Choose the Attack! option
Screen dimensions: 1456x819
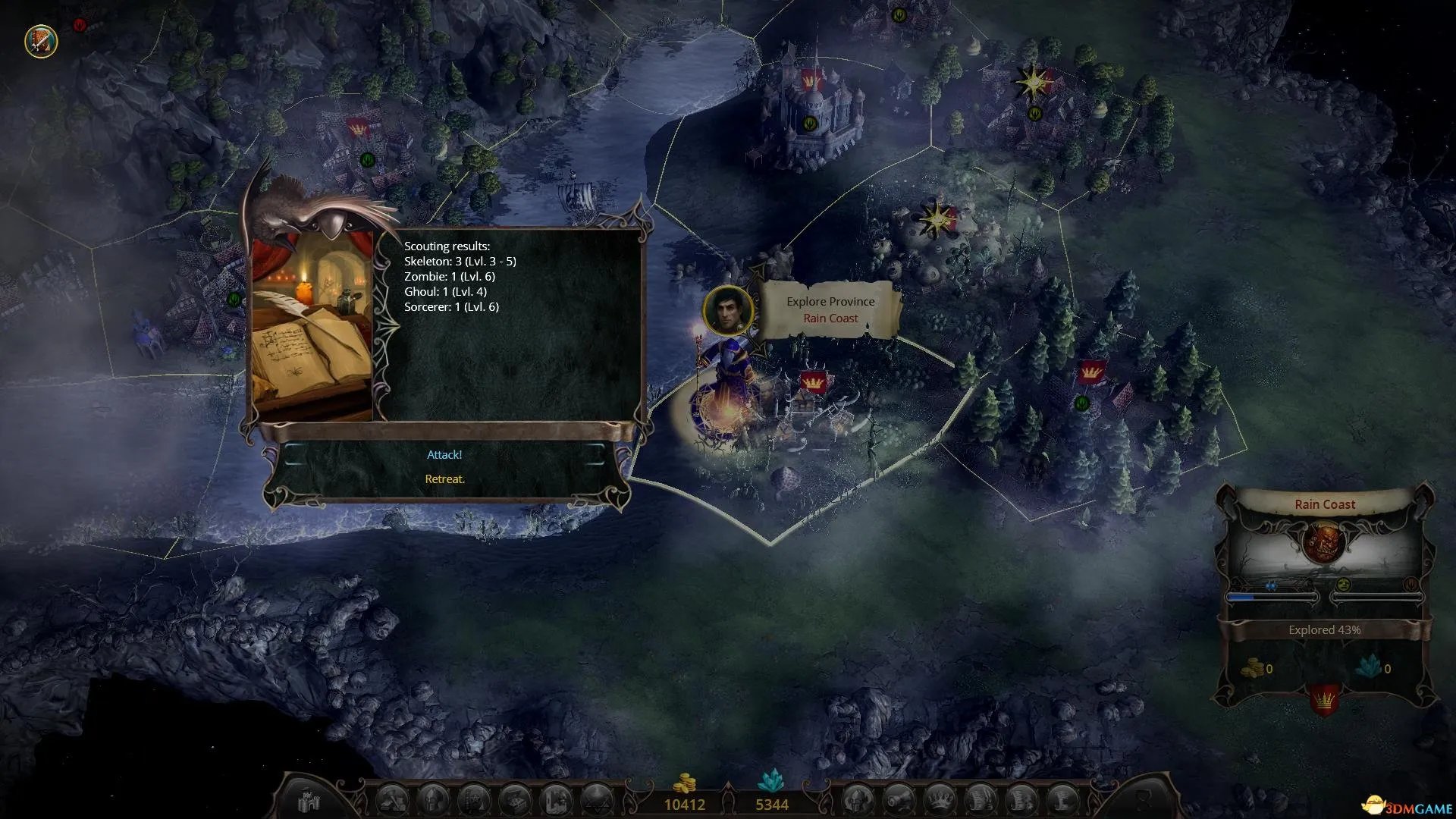click(x=444, y=455)
